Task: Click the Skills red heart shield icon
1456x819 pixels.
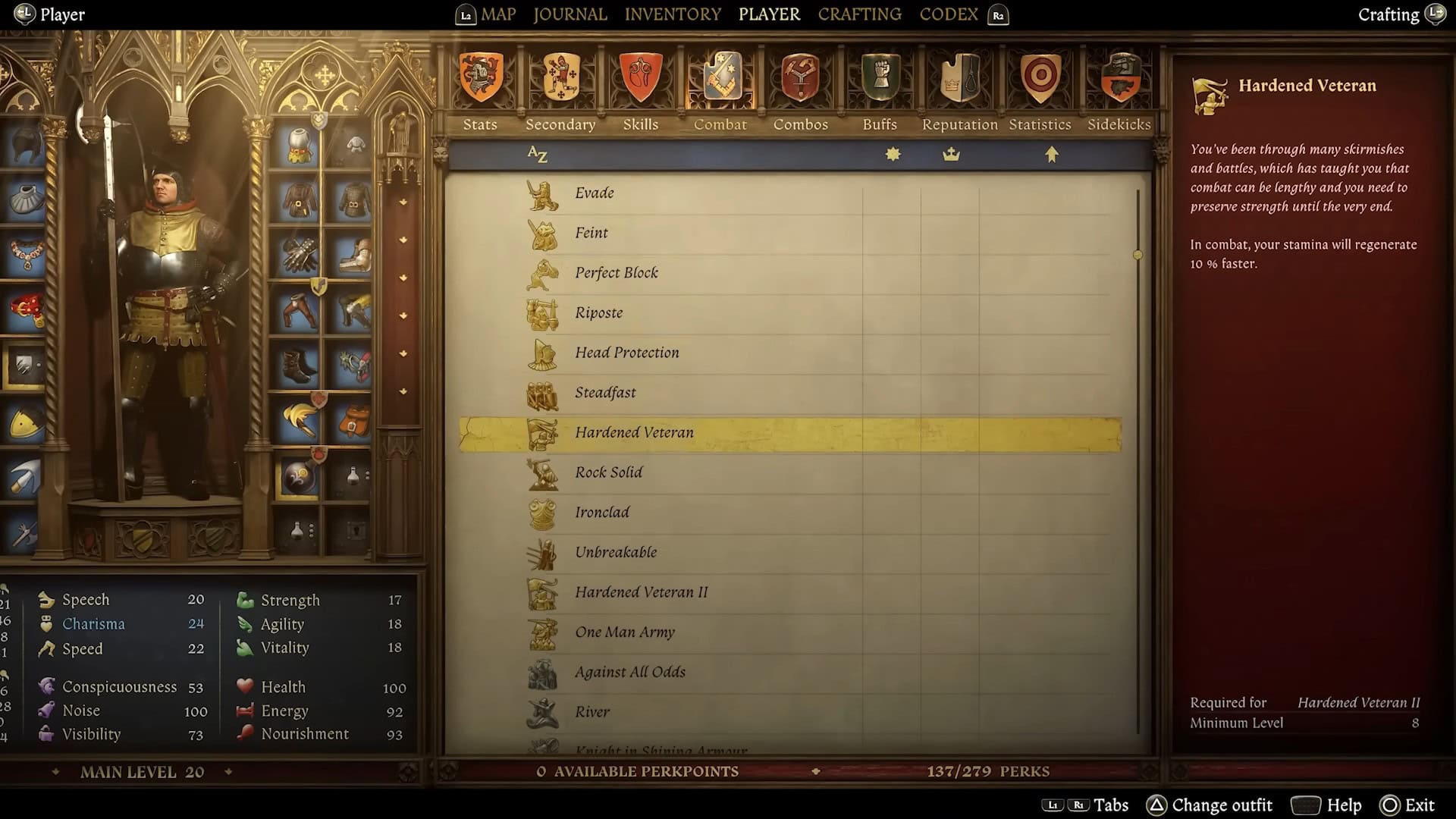Action: tap(641, 76)
